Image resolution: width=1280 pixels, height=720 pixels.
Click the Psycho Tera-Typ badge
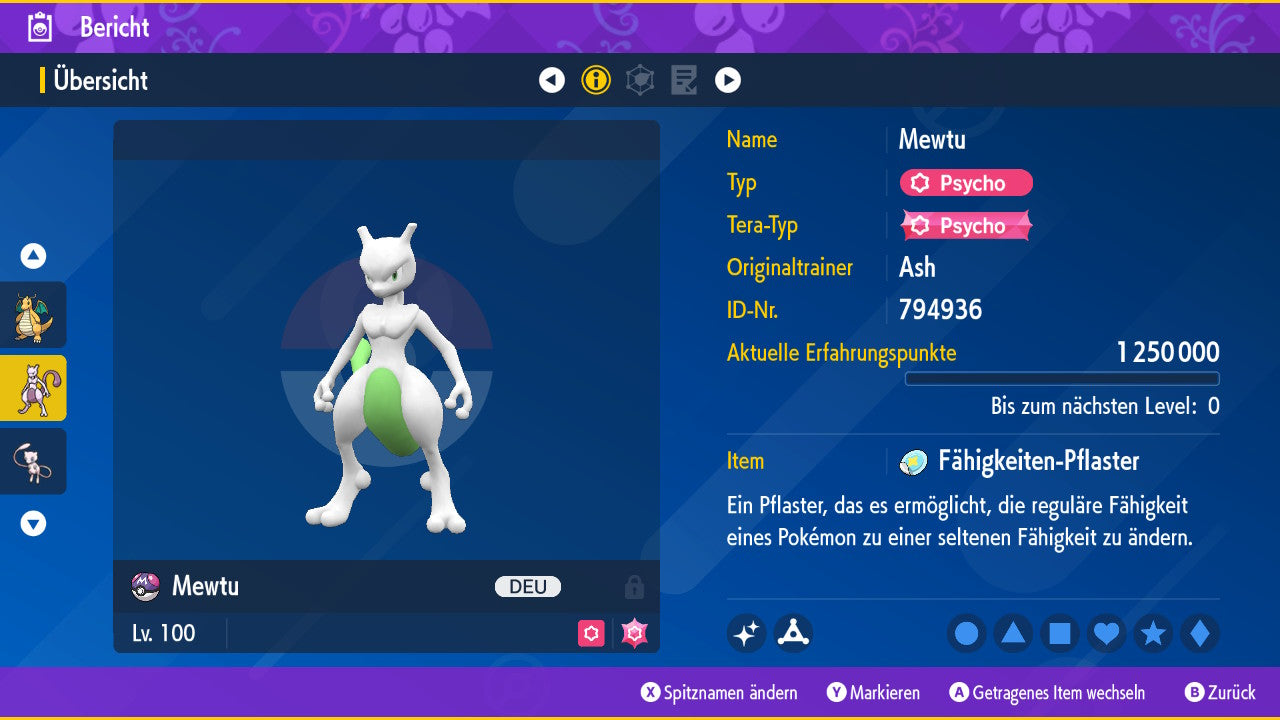tap(966, 226)
